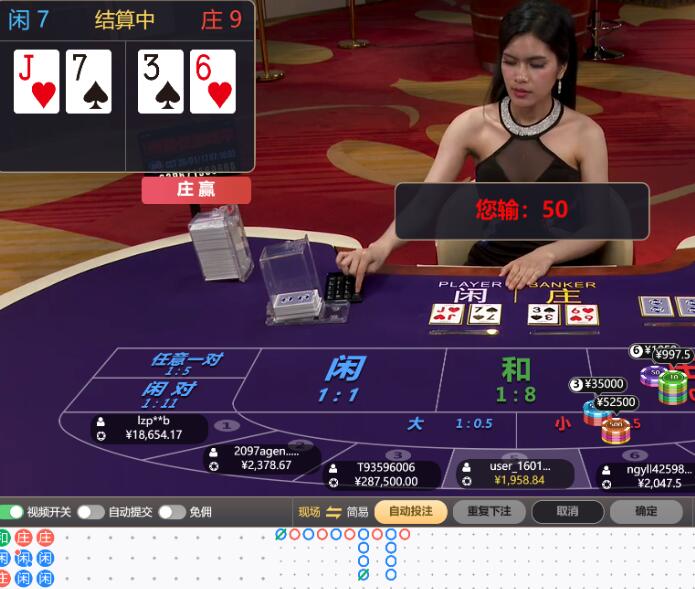Select the 2097agen player seat

262,458
